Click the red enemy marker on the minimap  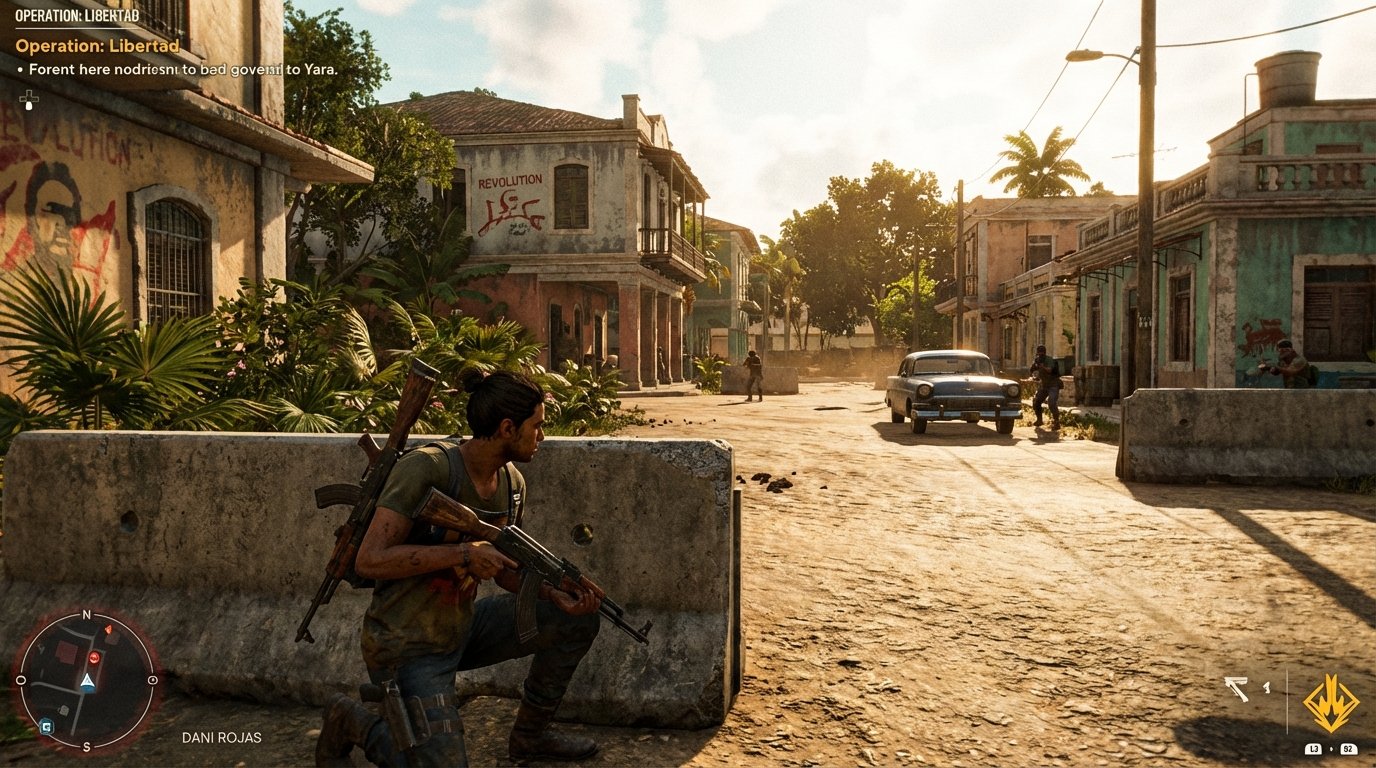click(x=94, y=657)
